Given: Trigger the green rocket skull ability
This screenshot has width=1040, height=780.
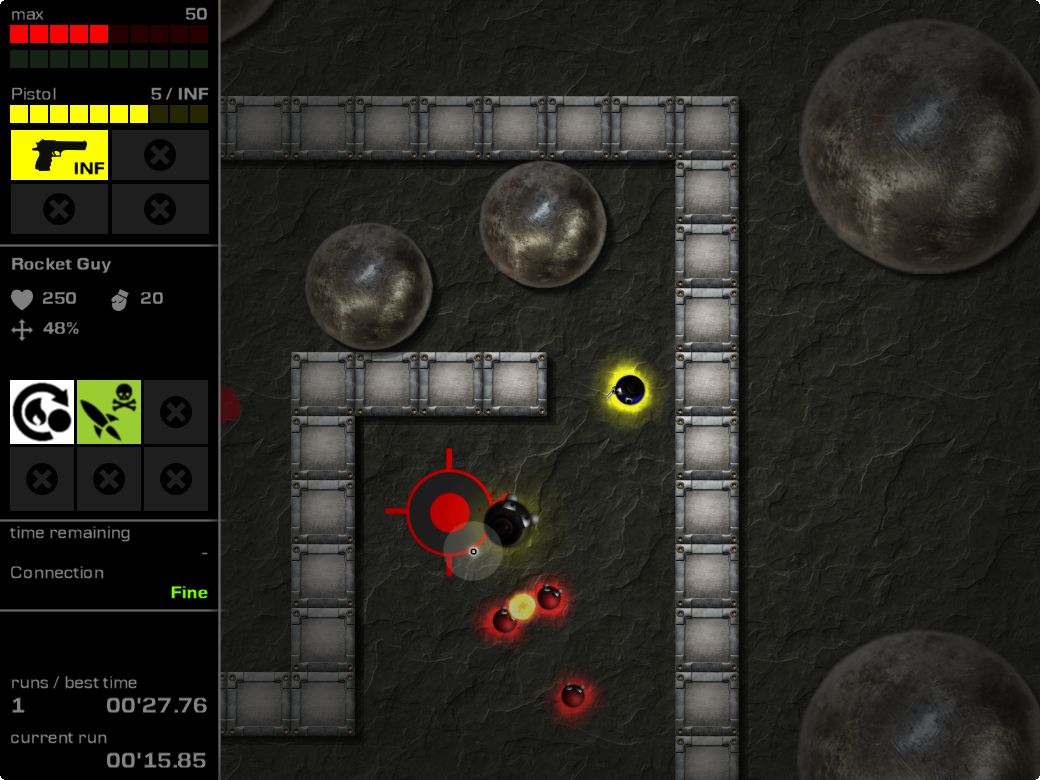Looking at the screenshot, I should [x=109, y=412].
